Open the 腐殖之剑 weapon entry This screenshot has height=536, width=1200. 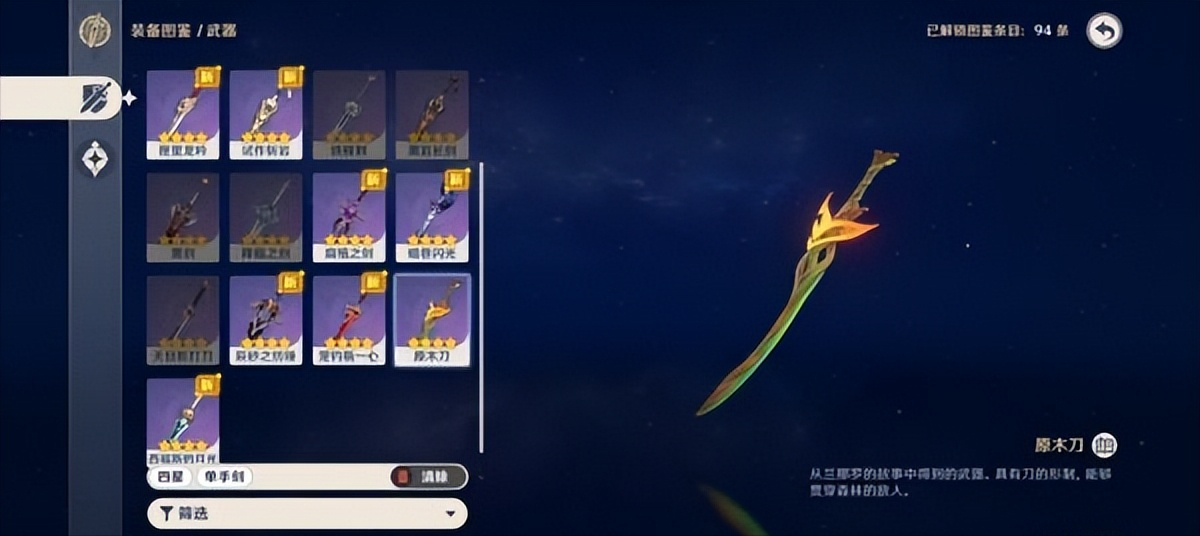pos(349,217)
